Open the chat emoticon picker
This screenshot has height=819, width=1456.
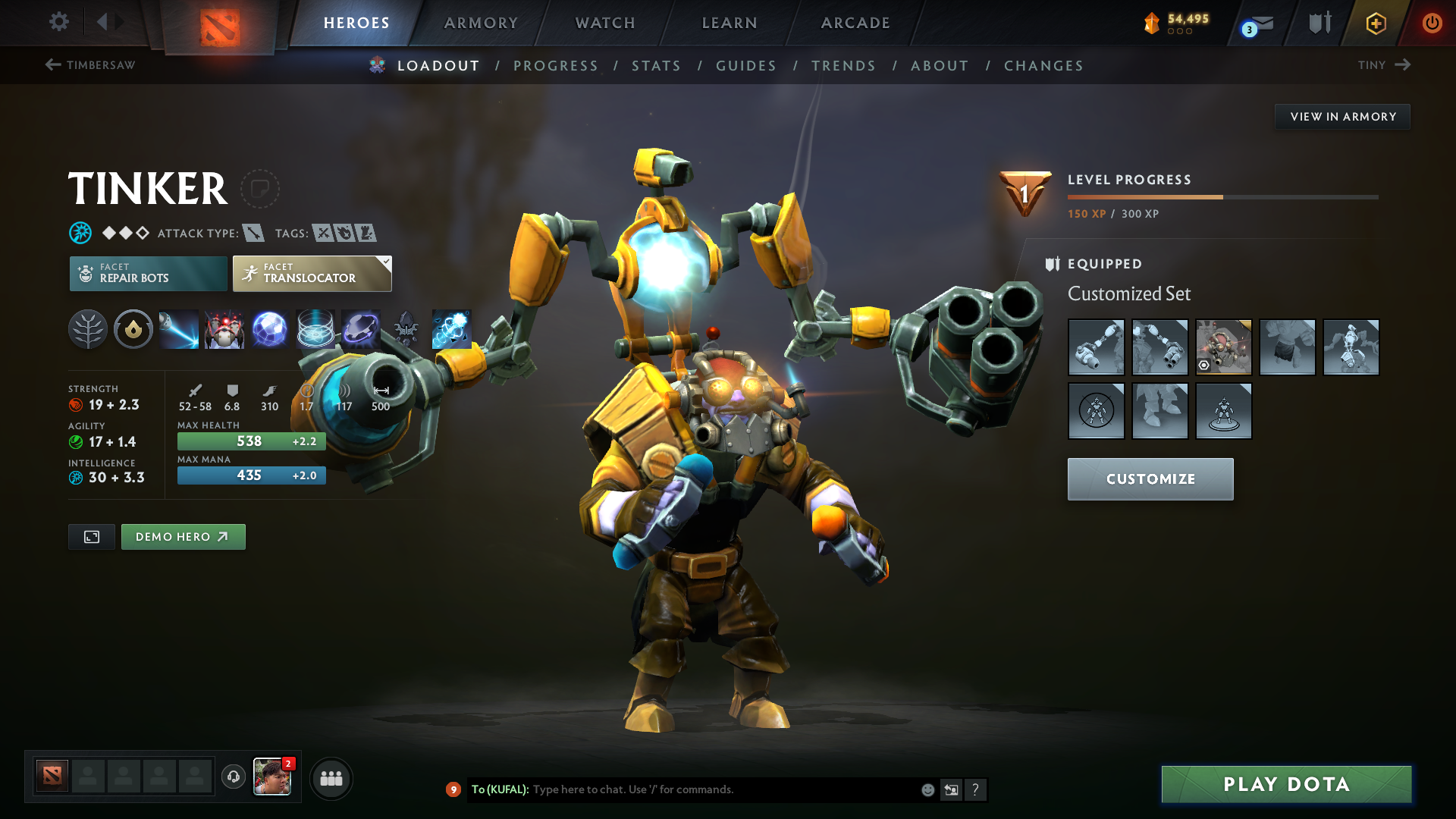click(x=927, y=789)
